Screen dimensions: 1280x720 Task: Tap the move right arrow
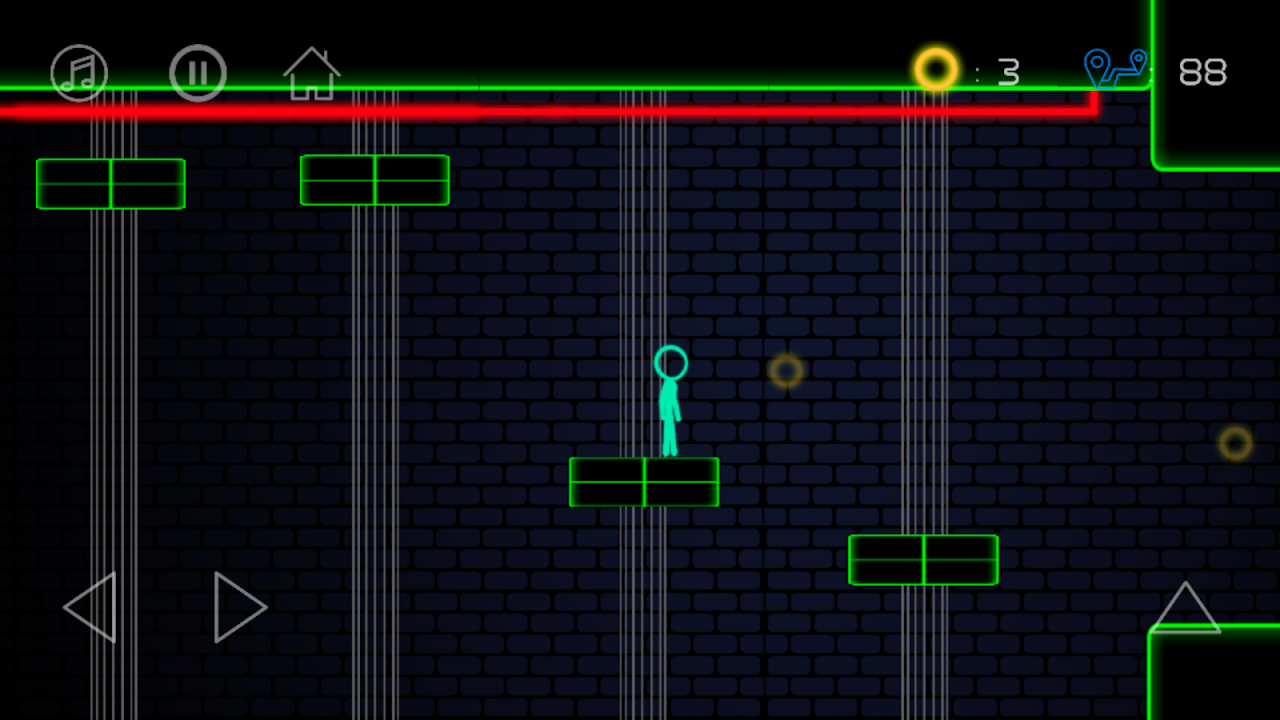tap(238, 607)
